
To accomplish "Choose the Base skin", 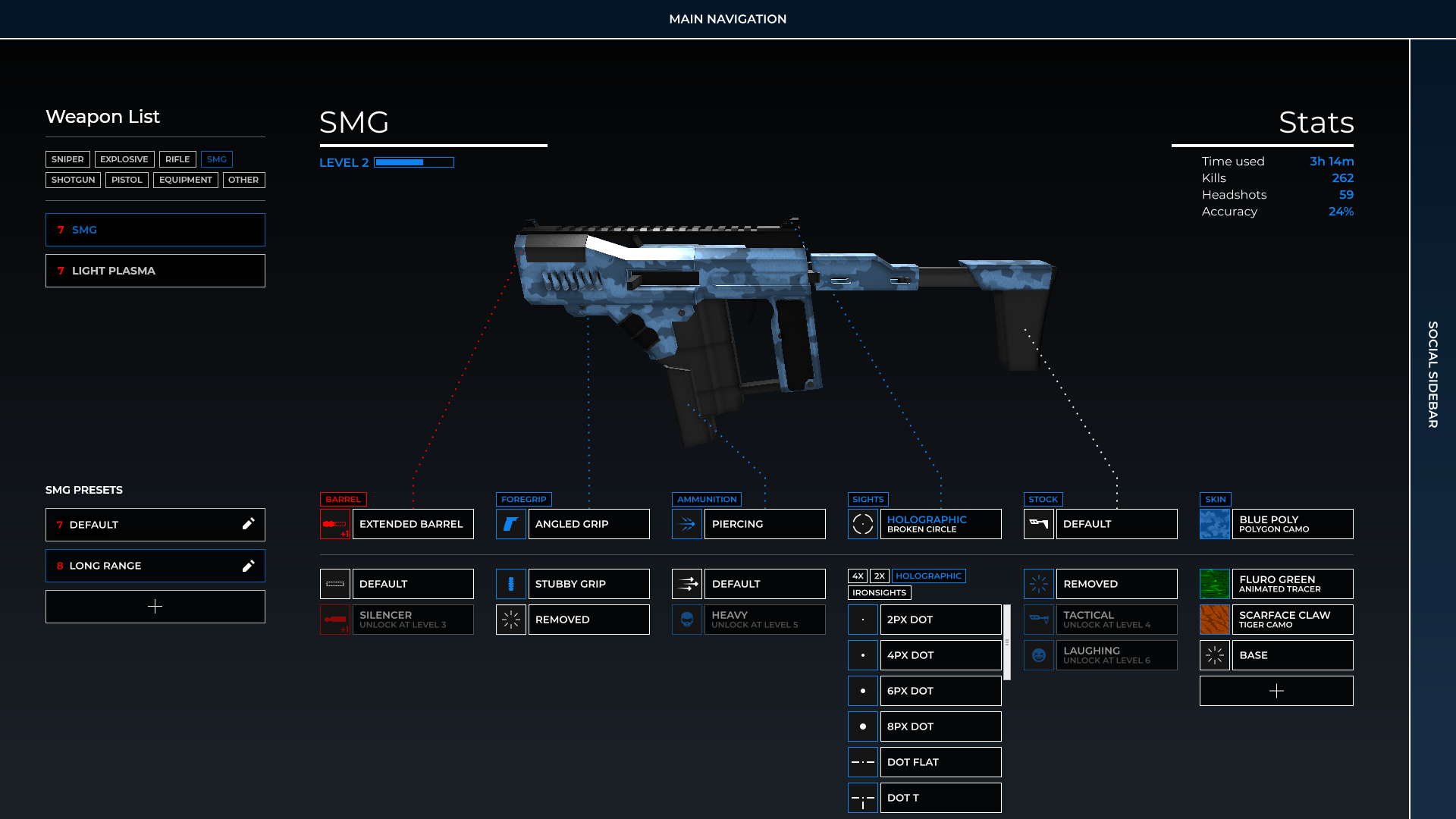I will (1291, 655).
